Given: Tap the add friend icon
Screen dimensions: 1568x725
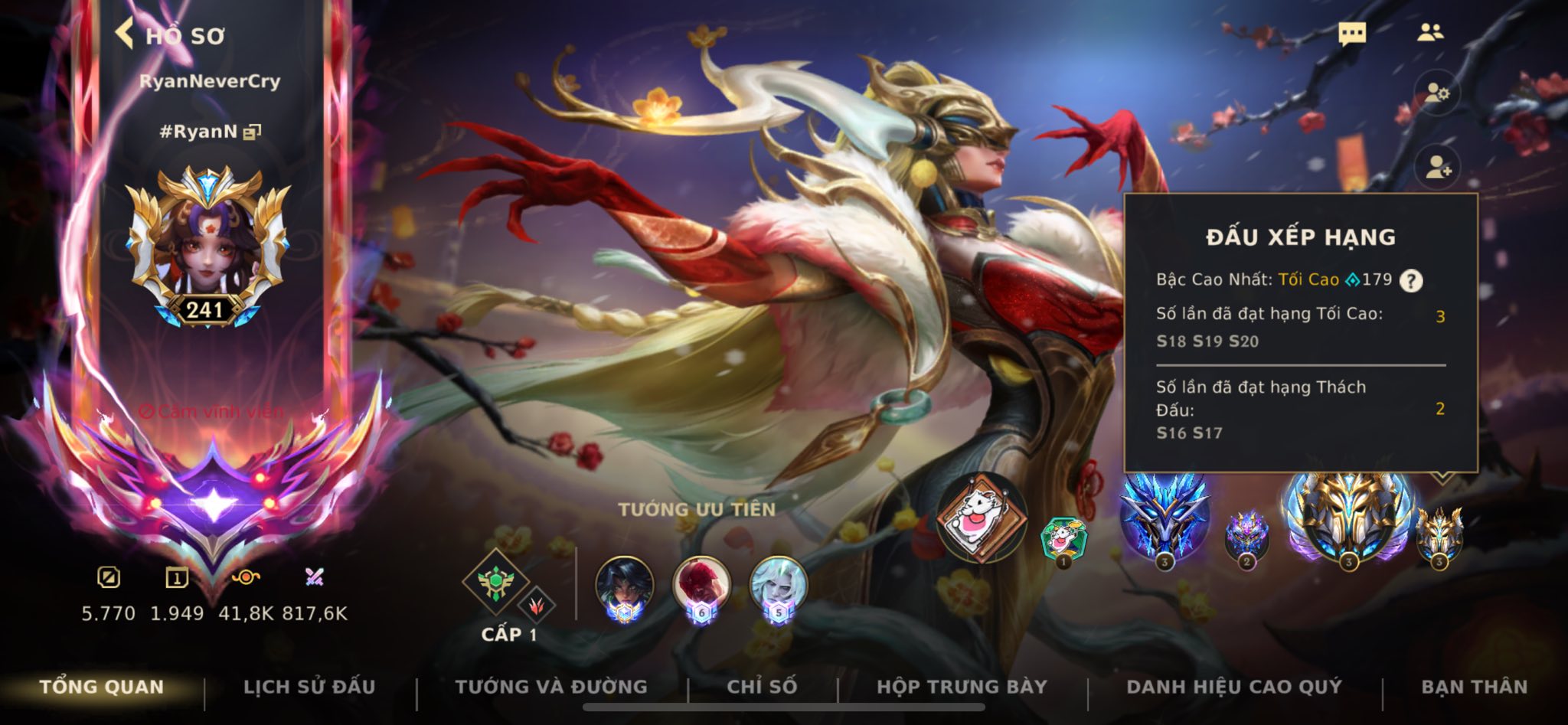Looking at the screenshot, I should tap(1437, 168).
